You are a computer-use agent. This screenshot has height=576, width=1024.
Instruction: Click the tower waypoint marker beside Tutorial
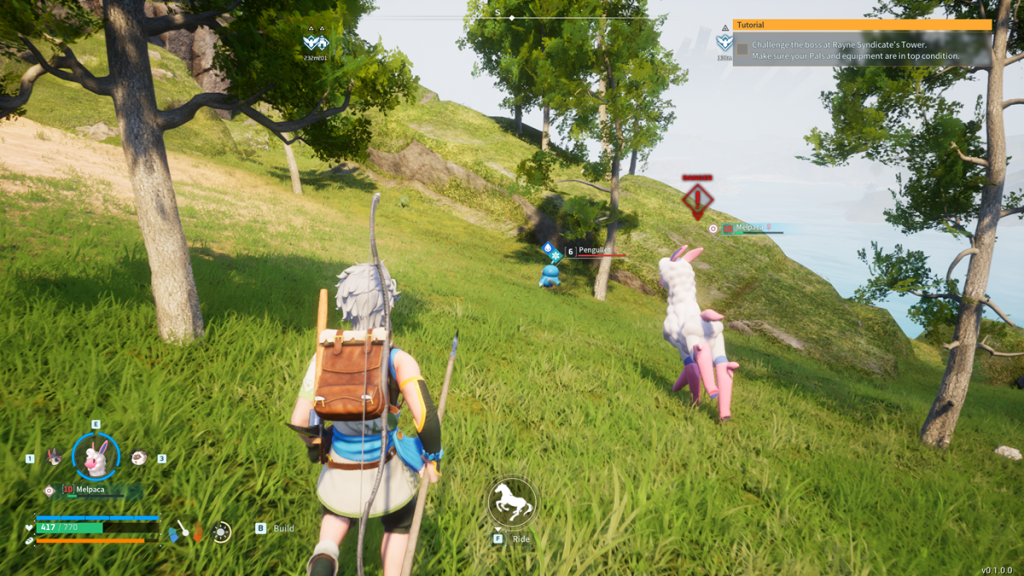point(723,42)
